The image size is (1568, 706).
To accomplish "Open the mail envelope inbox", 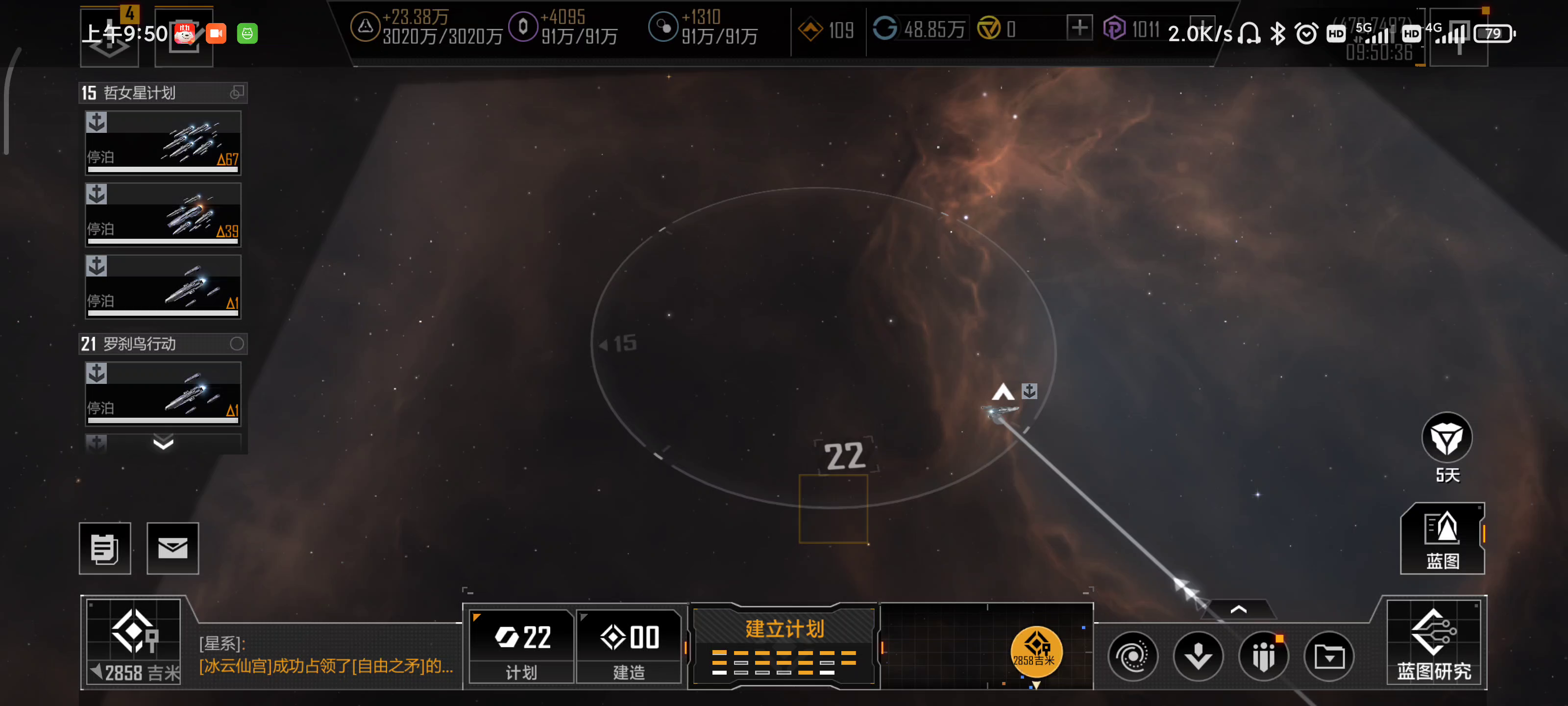I will click(173, 548).
